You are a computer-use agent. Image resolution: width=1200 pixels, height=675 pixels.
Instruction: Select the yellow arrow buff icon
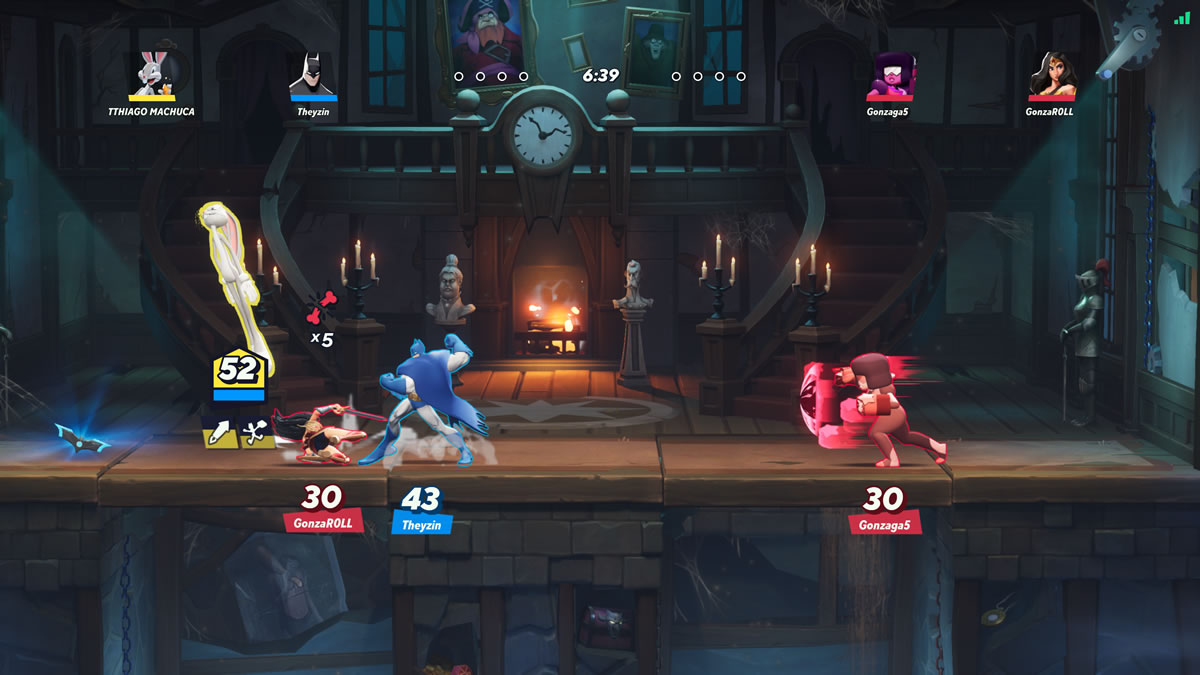[220, 432]
